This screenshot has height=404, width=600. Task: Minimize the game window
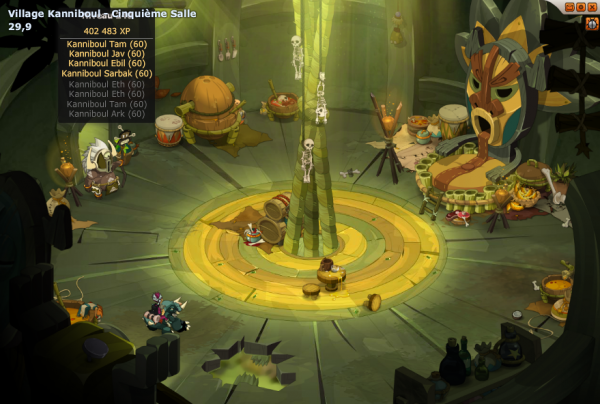(x=570, y=7)
